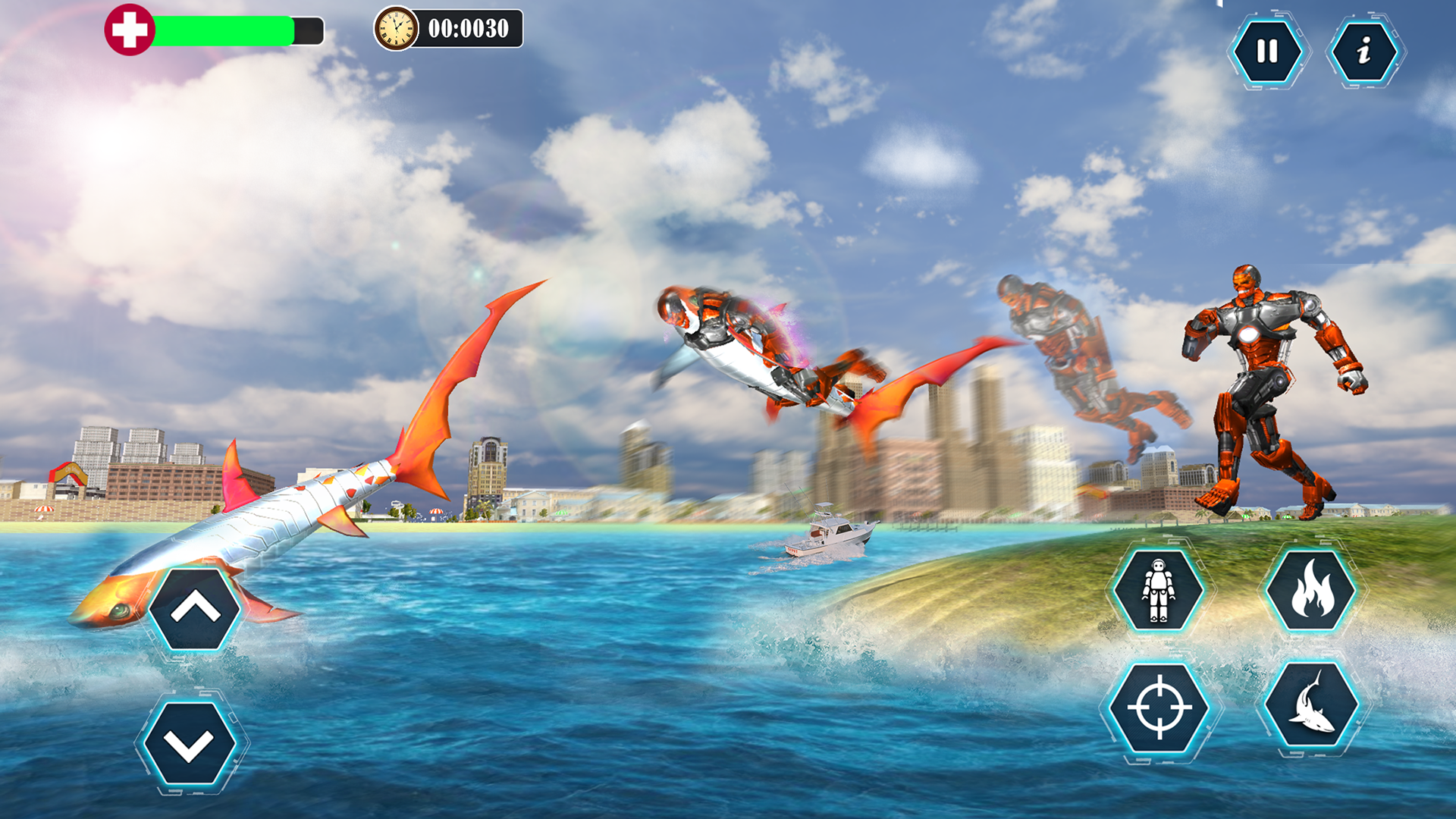This screenshot has width=1456, height=819.
Task: Click the clock icon beside the timer
Action: tap(397, 30)
